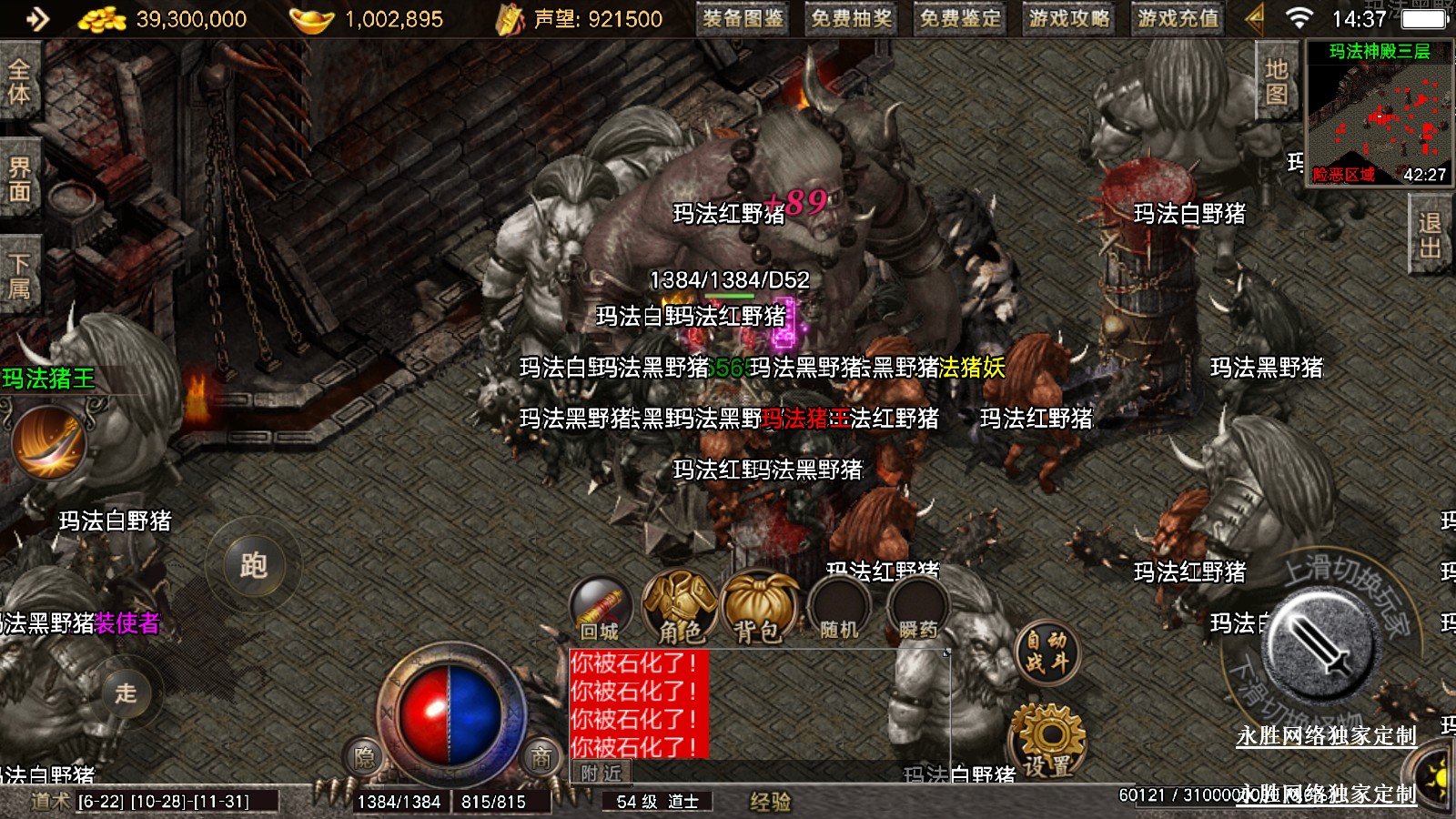Toggle 自动战斗 auto battle
This screenshot has height=819, width=1456.
tap(1046, 652)
